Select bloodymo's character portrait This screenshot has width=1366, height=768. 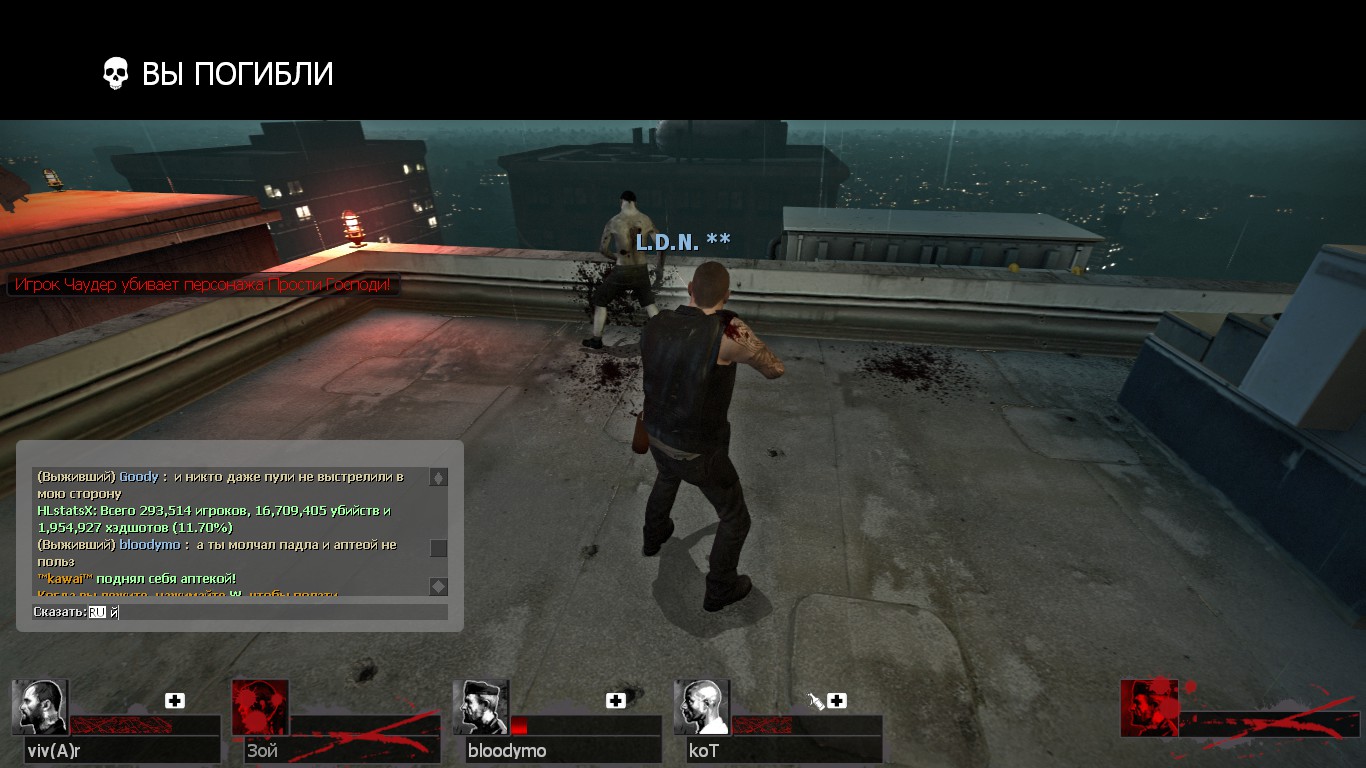(481, 708)
